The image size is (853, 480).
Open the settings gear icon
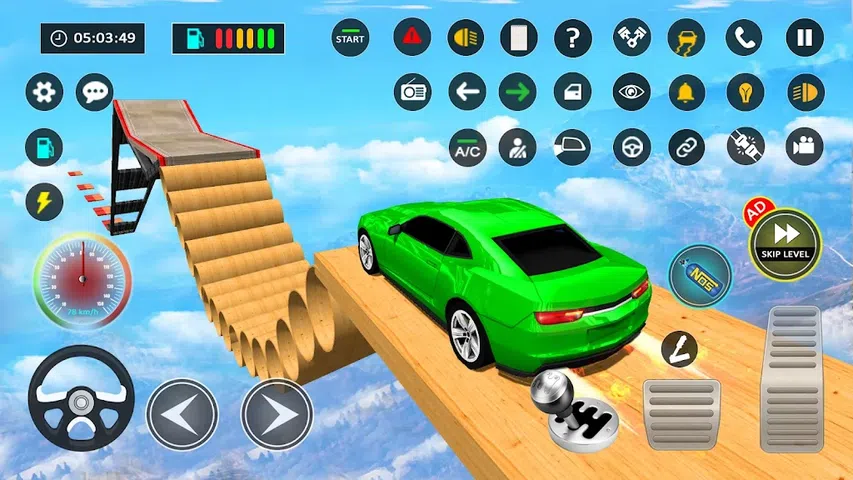(44, 92)
